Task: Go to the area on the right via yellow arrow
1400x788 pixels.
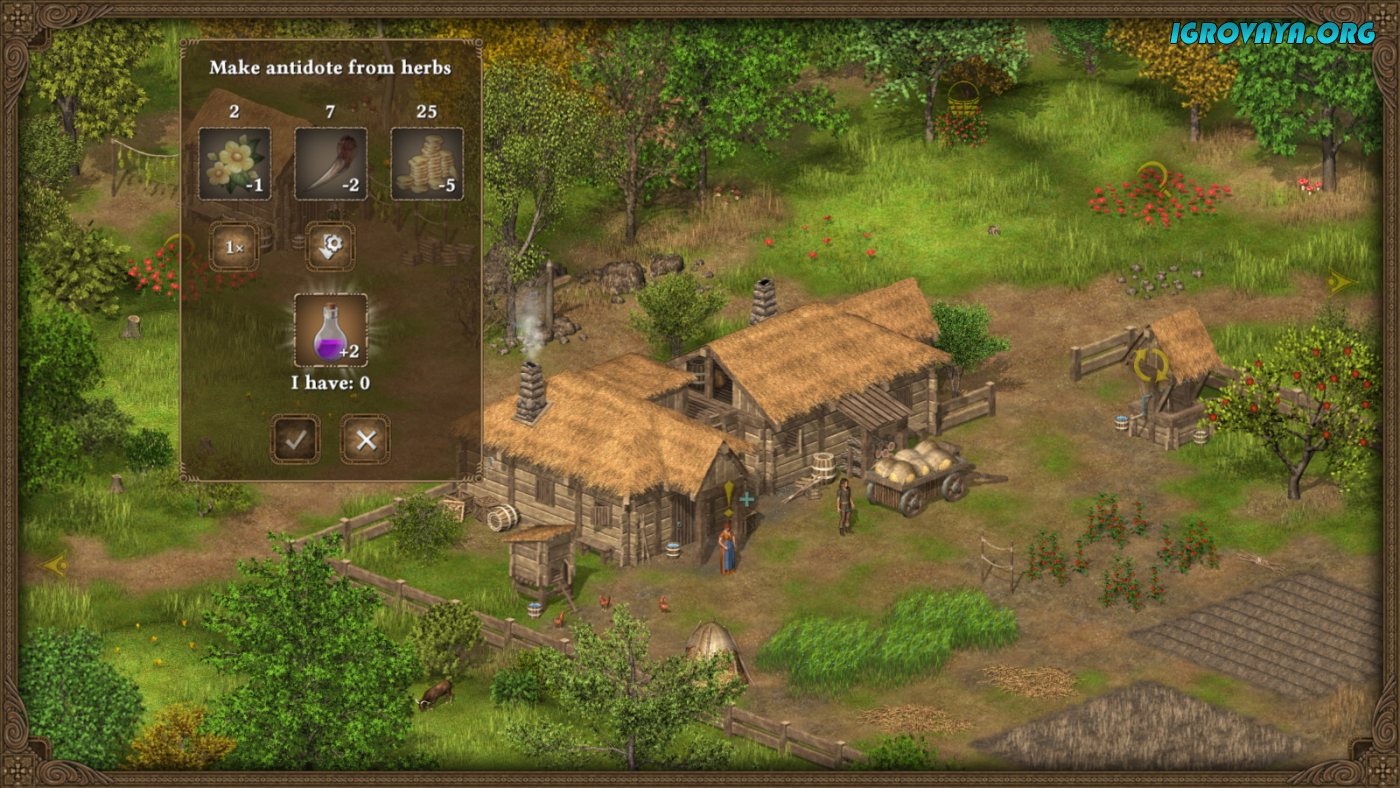Action: point(1340,283)
